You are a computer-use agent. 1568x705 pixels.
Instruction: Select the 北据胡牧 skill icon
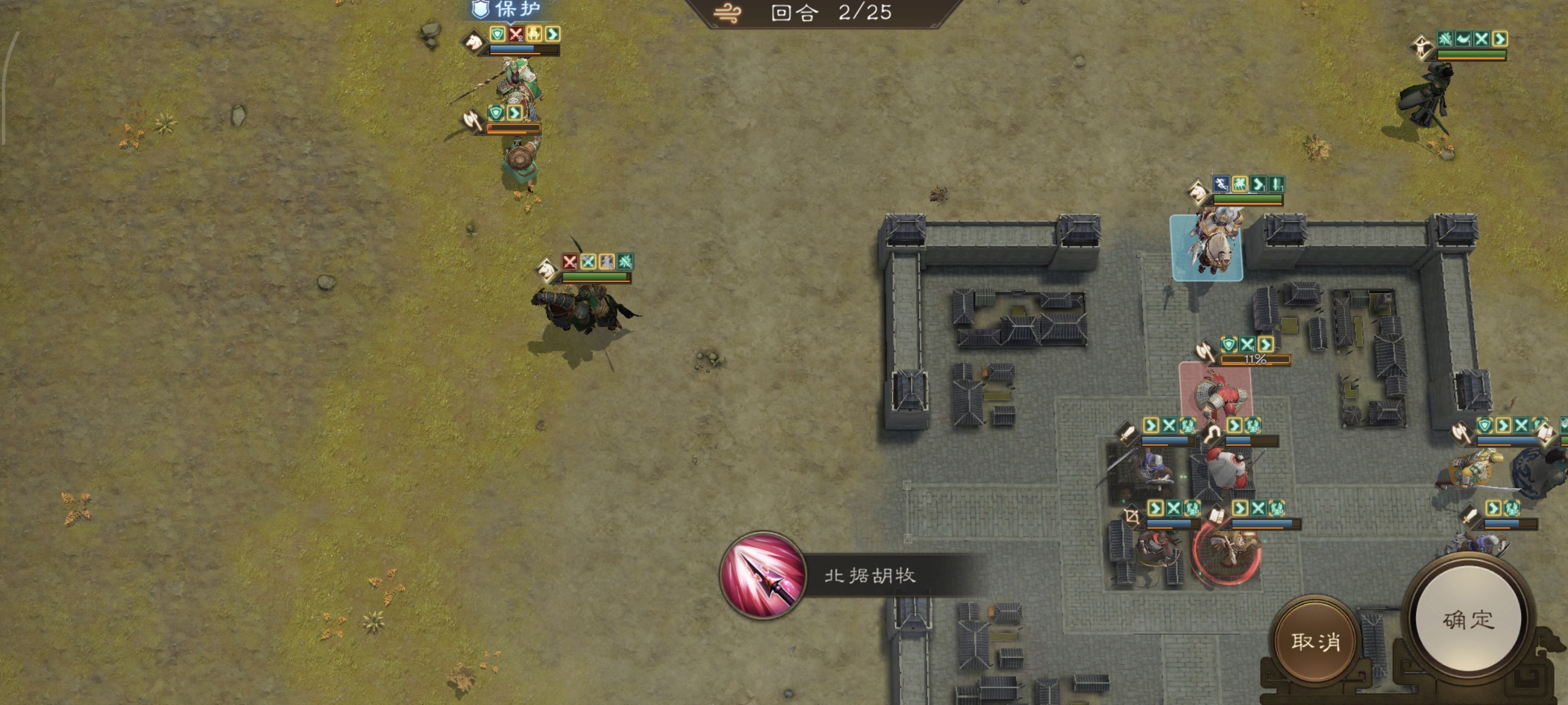763,578
